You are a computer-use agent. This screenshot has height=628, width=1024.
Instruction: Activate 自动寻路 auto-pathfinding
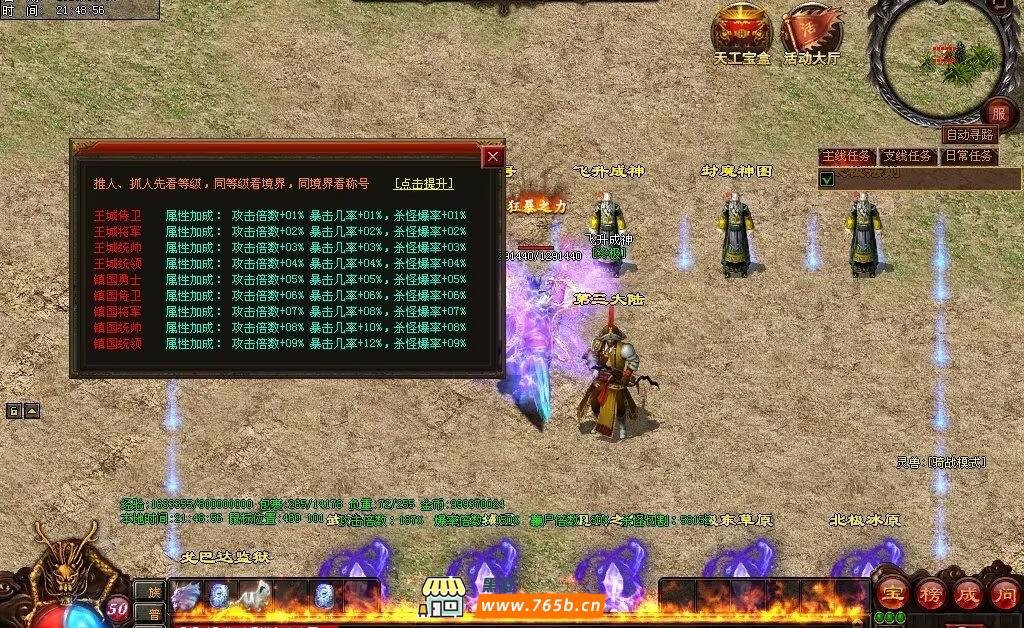(969, 134)
